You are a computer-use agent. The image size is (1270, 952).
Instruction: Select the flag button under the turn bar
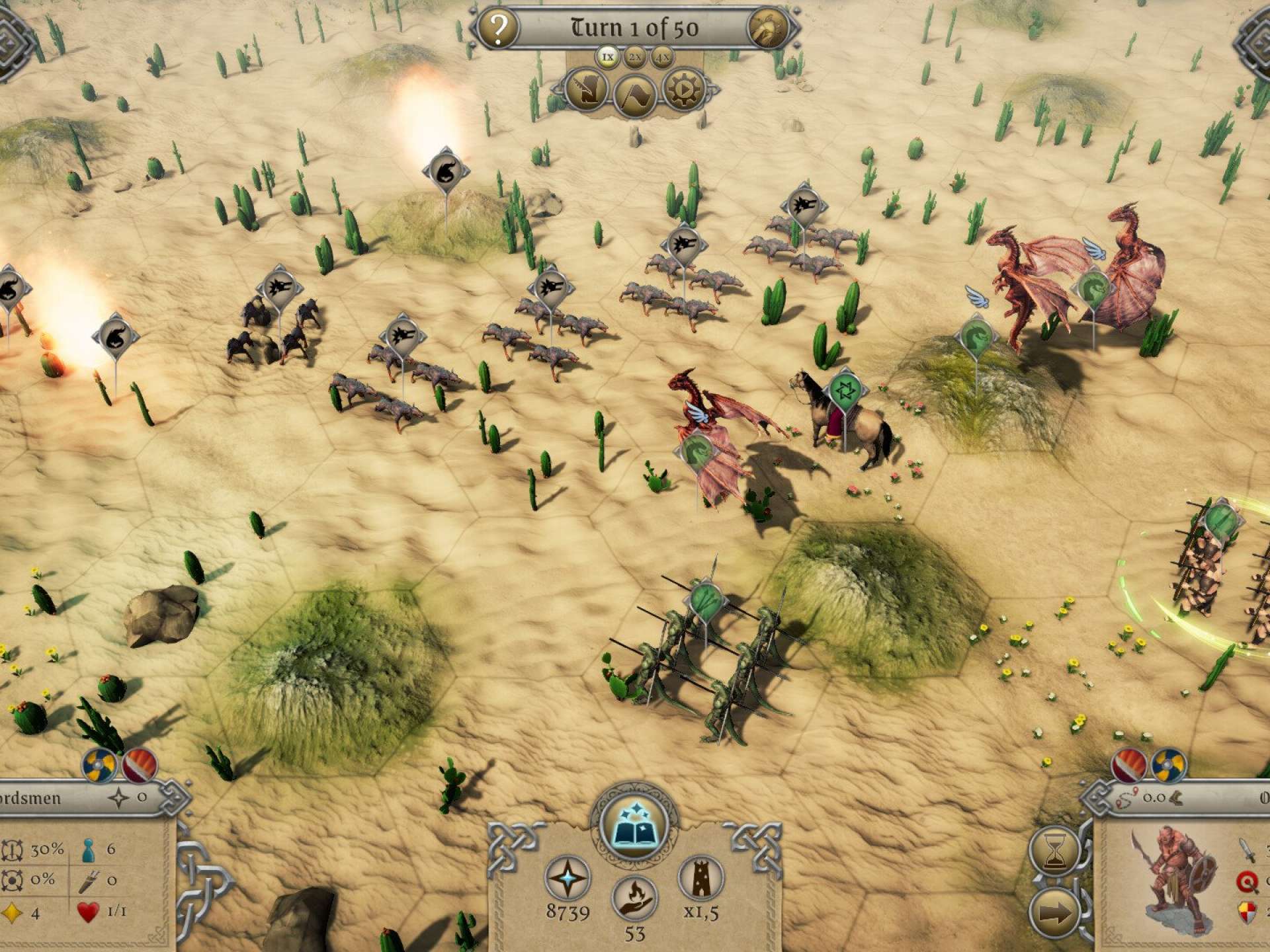tap(634, 95)
